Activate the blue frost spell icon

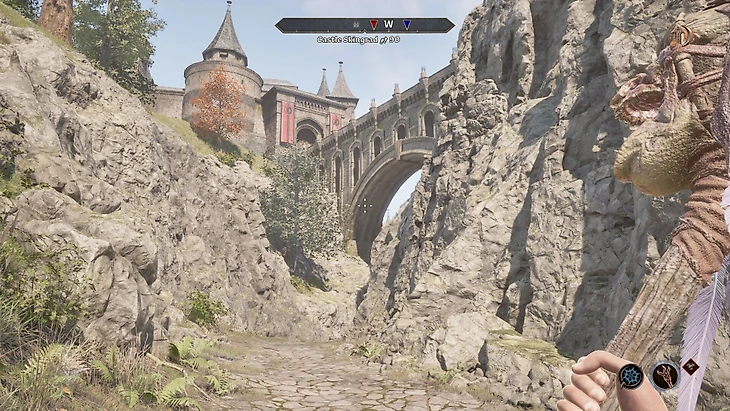[x=630, y=376]
